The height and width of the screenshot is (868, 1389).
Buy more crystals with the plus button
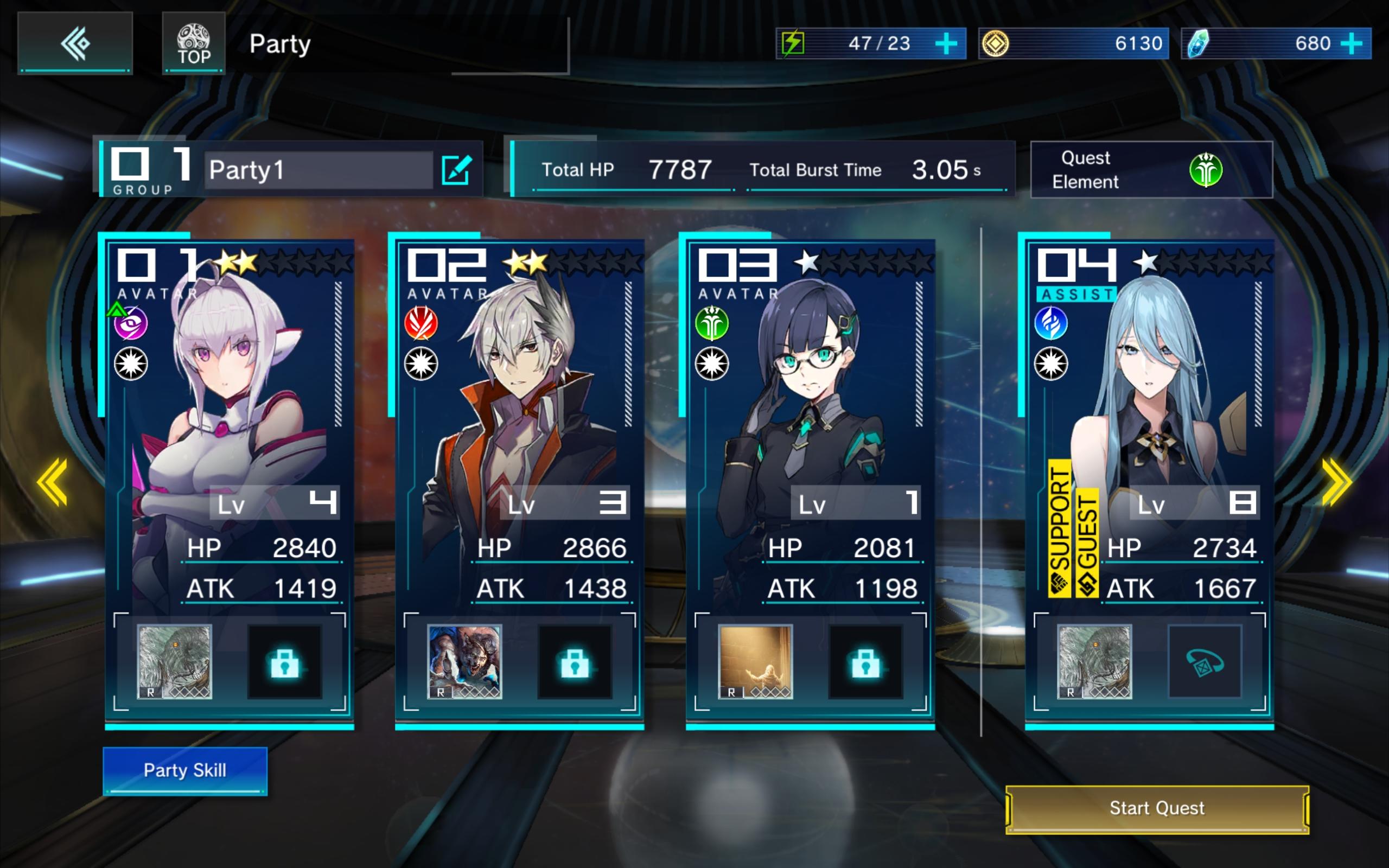(1352, 43)
